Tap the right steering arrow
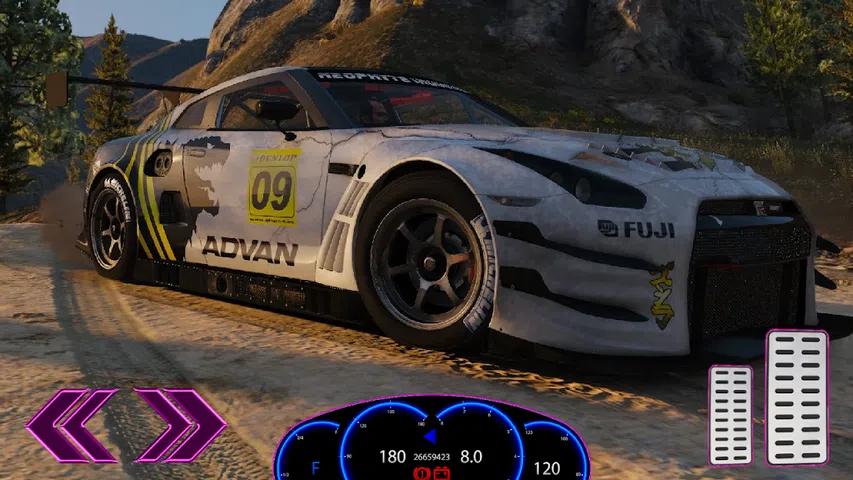 [x=181, y=426]
